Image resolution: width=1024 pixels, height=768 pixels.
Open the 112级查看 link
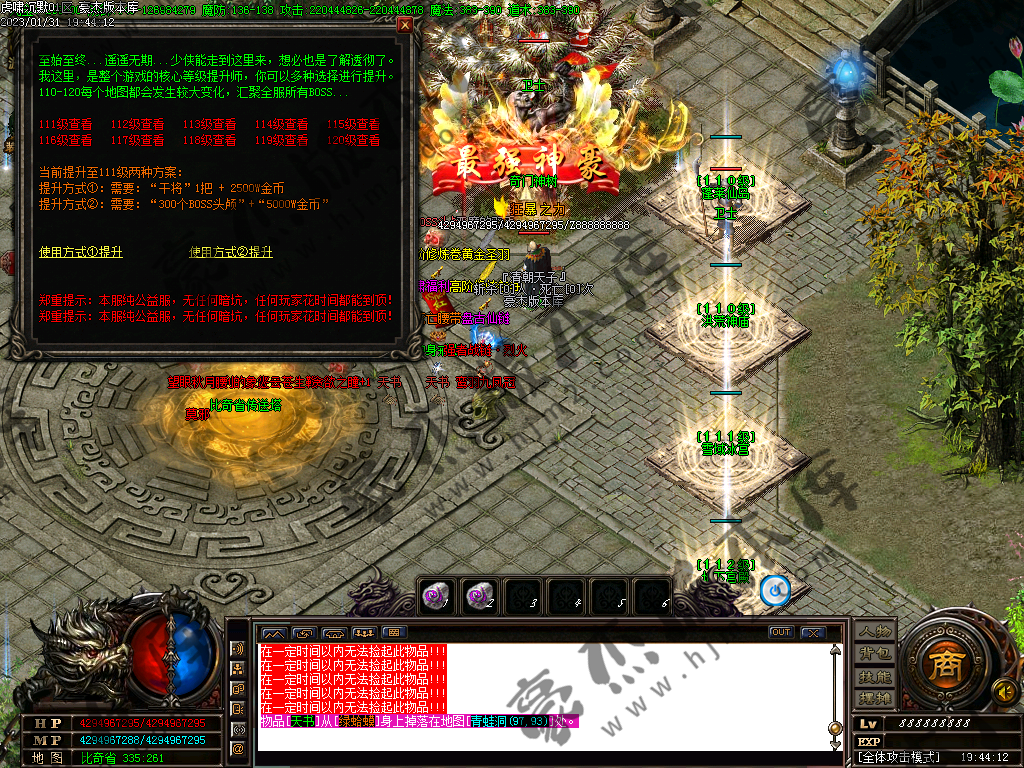[138, 125]
